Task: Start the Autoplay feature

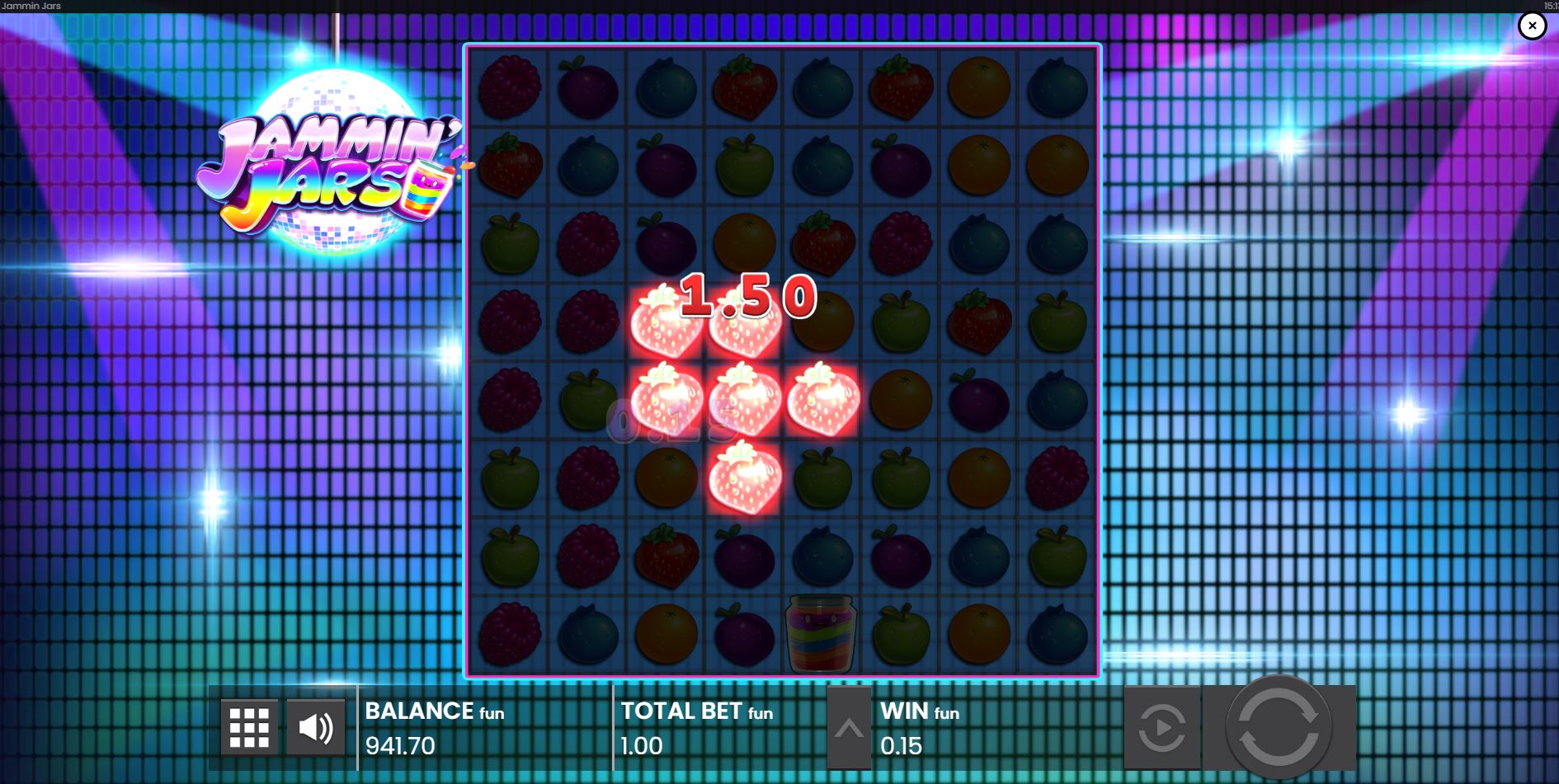Action: (x=1163, y=726)
